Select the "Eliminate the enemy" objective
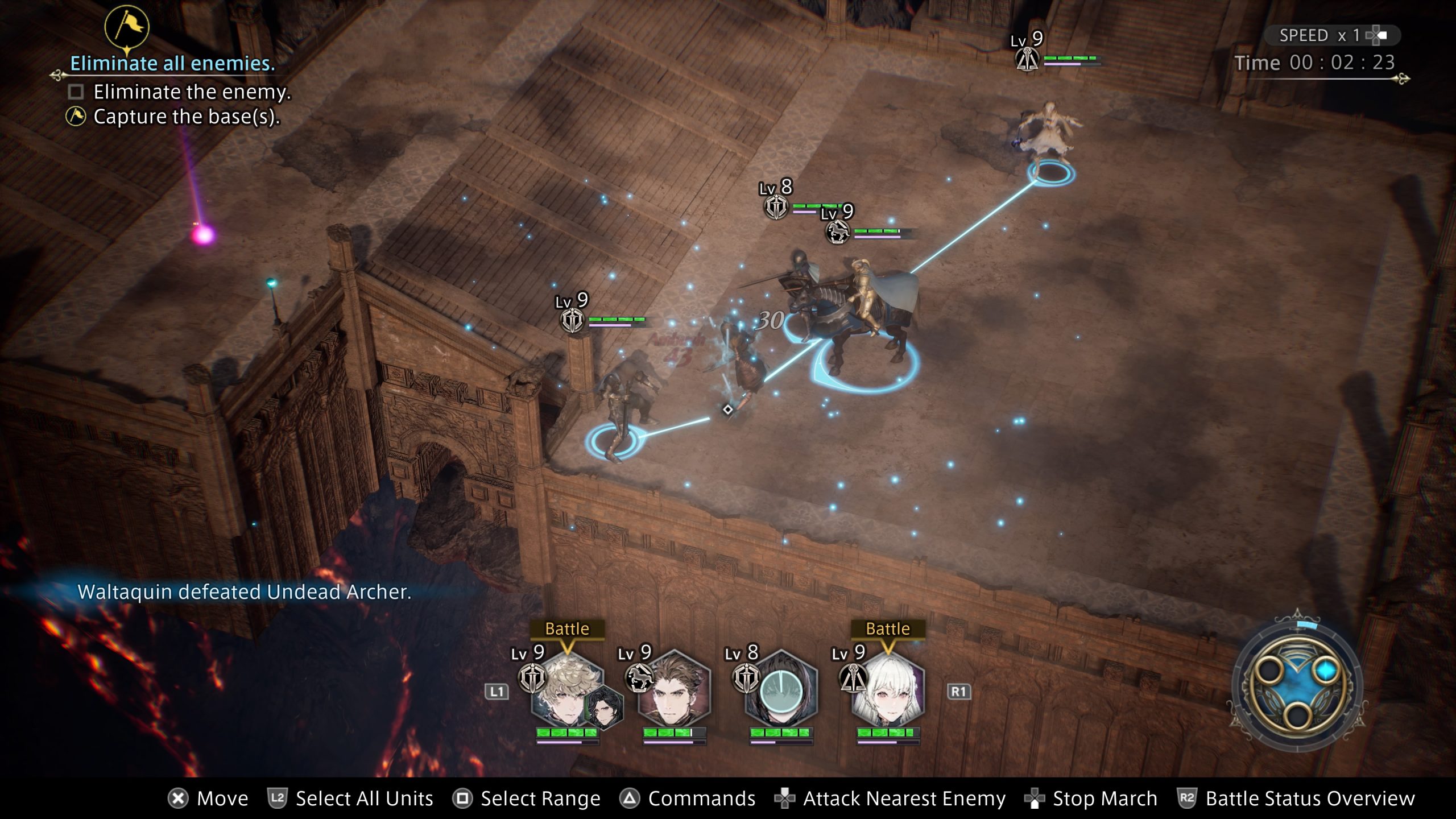Viewport: 1456px width, 819px height. 192,92
